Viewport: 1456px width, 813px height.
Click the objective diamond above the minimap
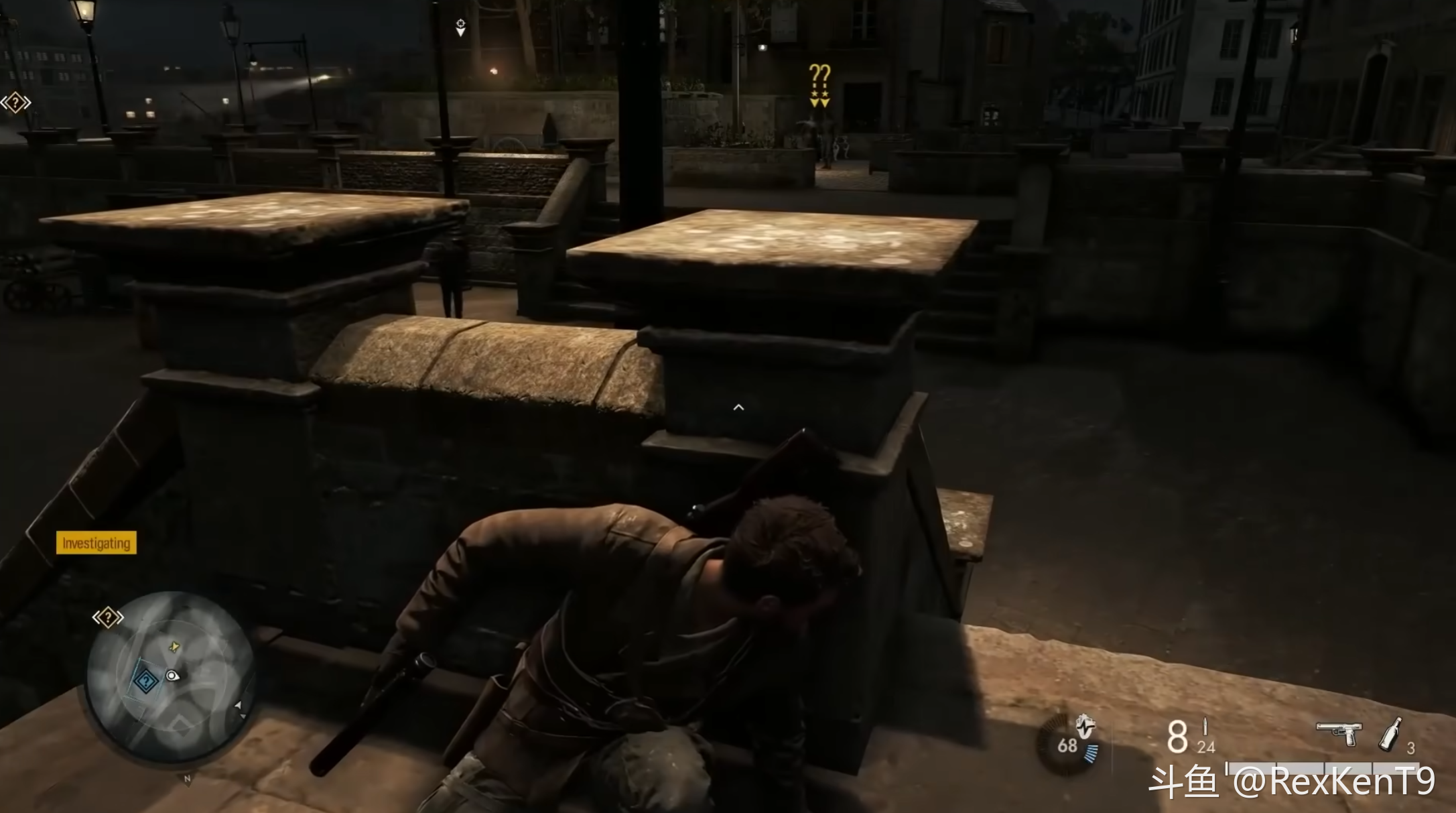(x=108, y=617)
